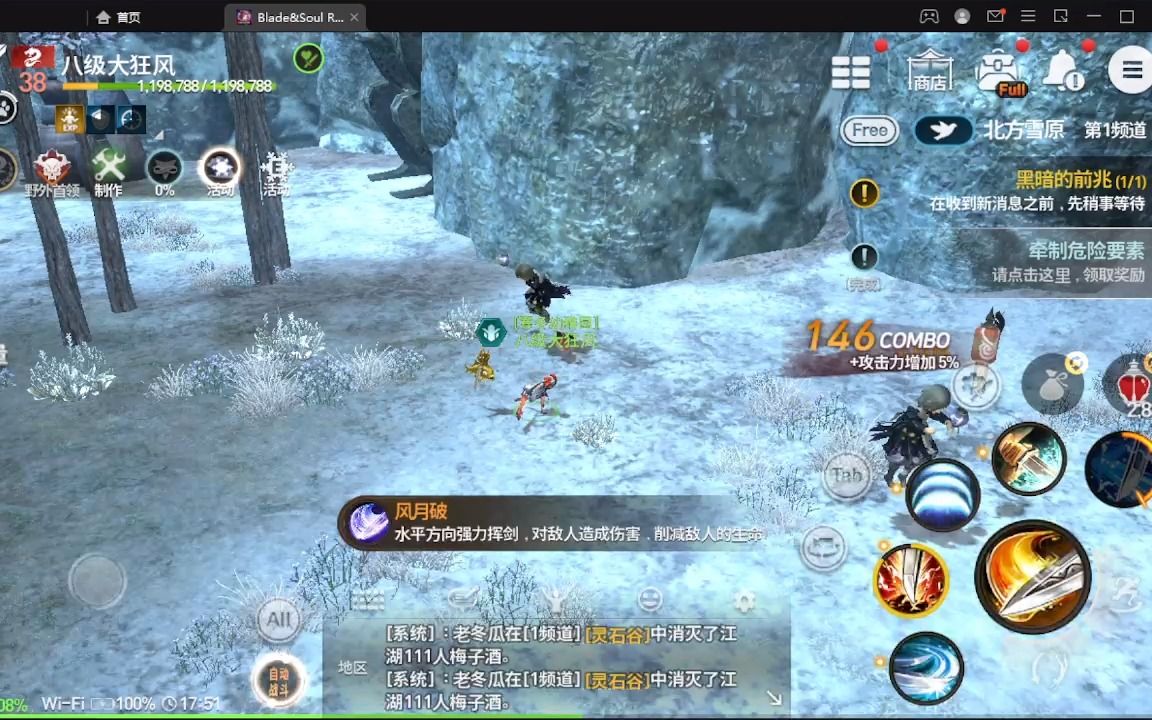This screenshot has width=1152, height=720.
Task: Open the hamburger main menu
Action: coord(1131,70)
